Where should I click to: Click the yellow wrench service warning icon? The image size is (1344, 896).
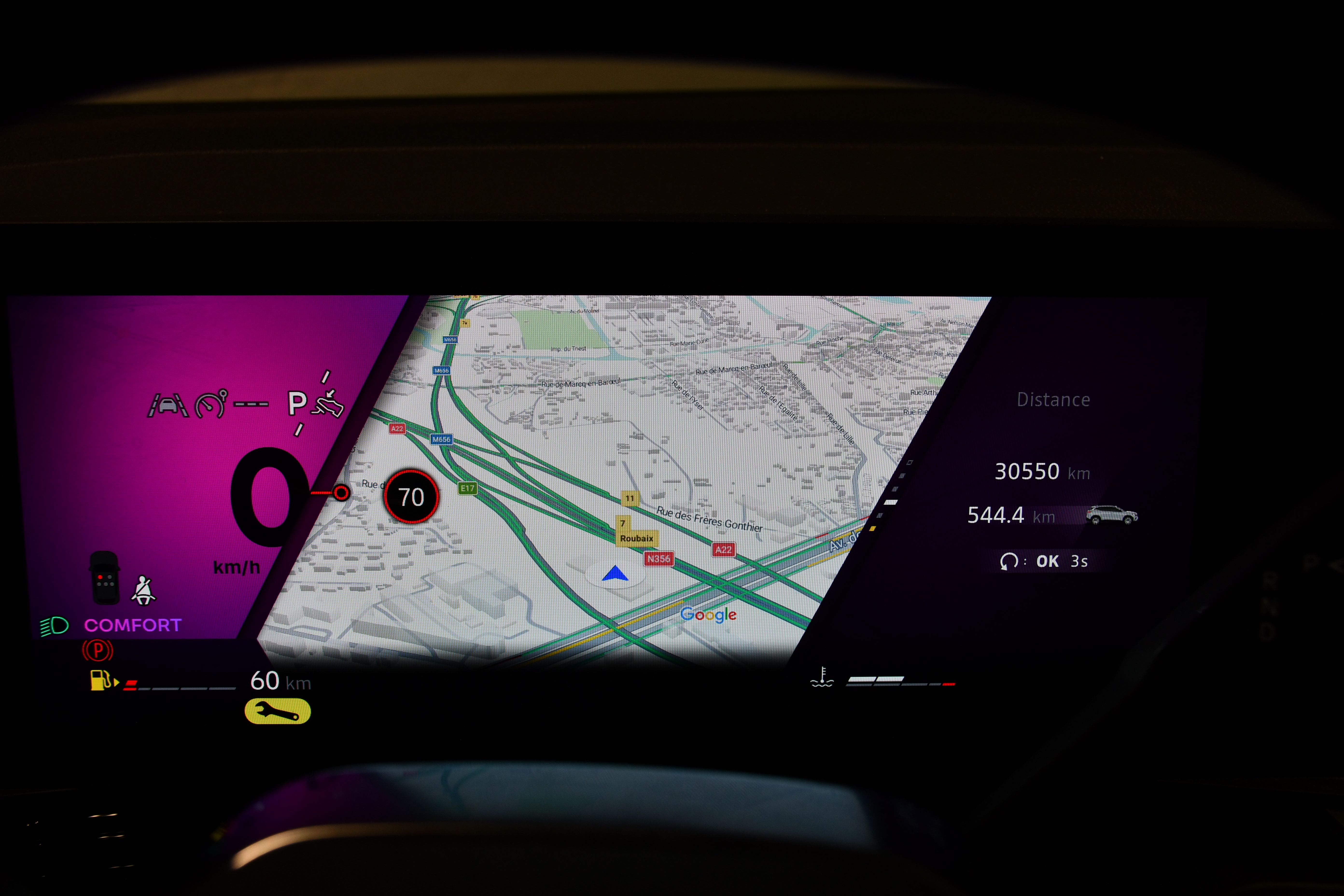point(278,711)
